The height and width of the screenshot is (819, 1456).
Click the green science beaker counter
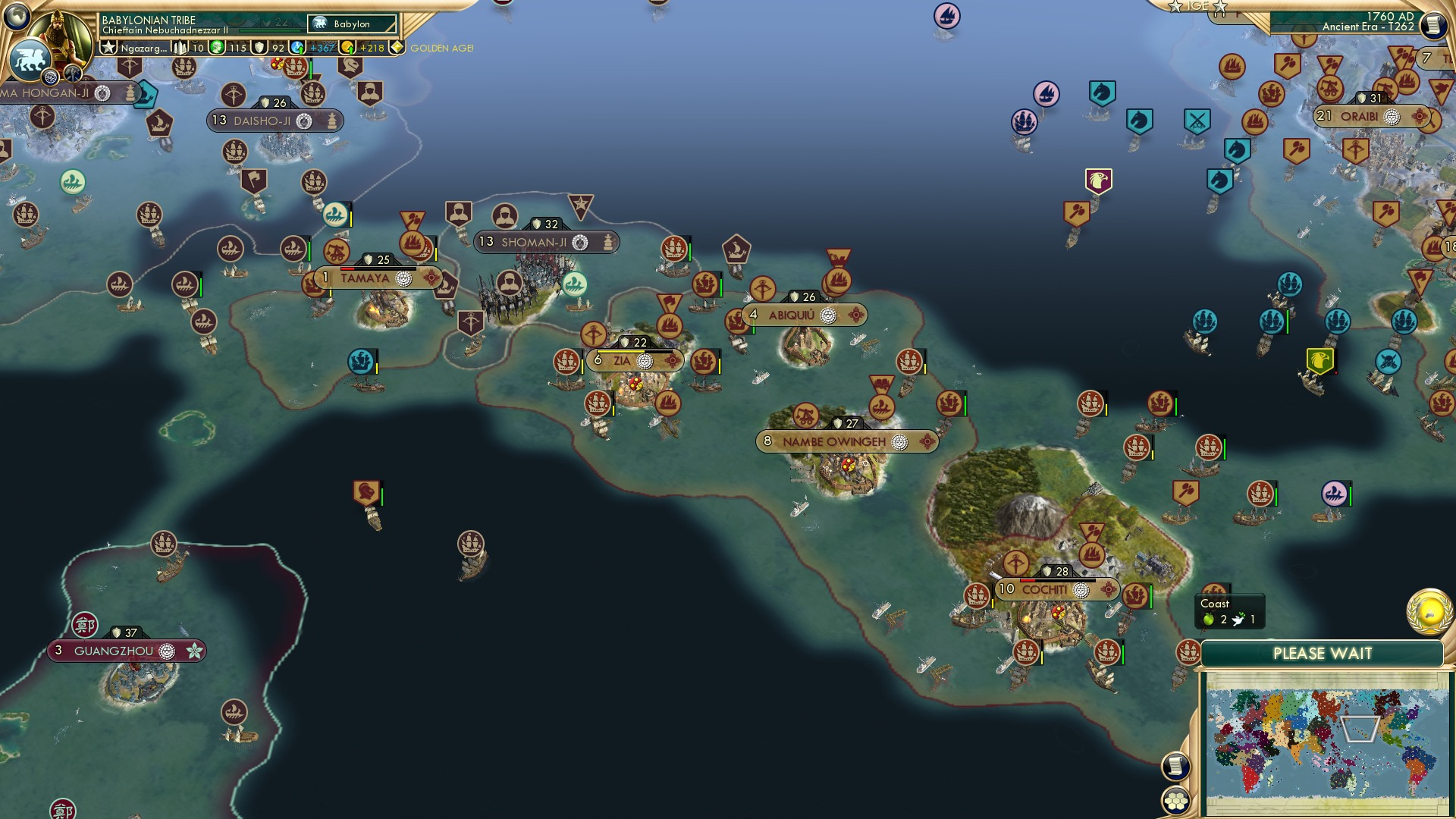click(x=227, y=48)
